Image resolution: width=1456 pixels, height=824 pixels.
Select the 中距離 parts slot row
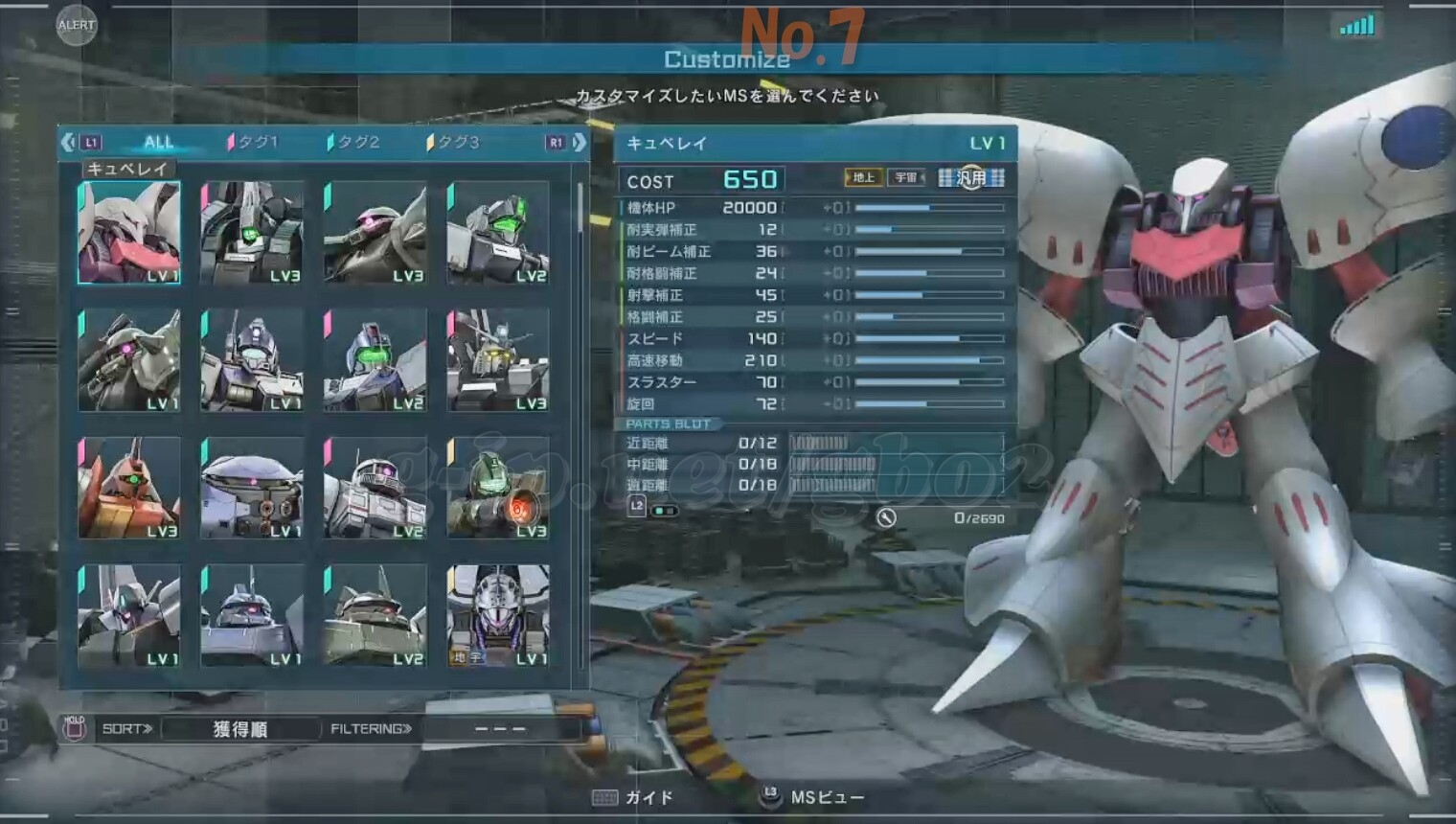coord(812,465)
